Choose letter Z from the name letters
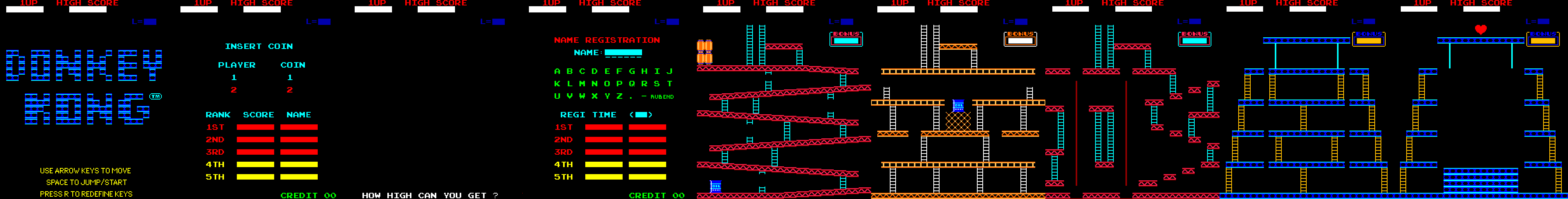 619,96
